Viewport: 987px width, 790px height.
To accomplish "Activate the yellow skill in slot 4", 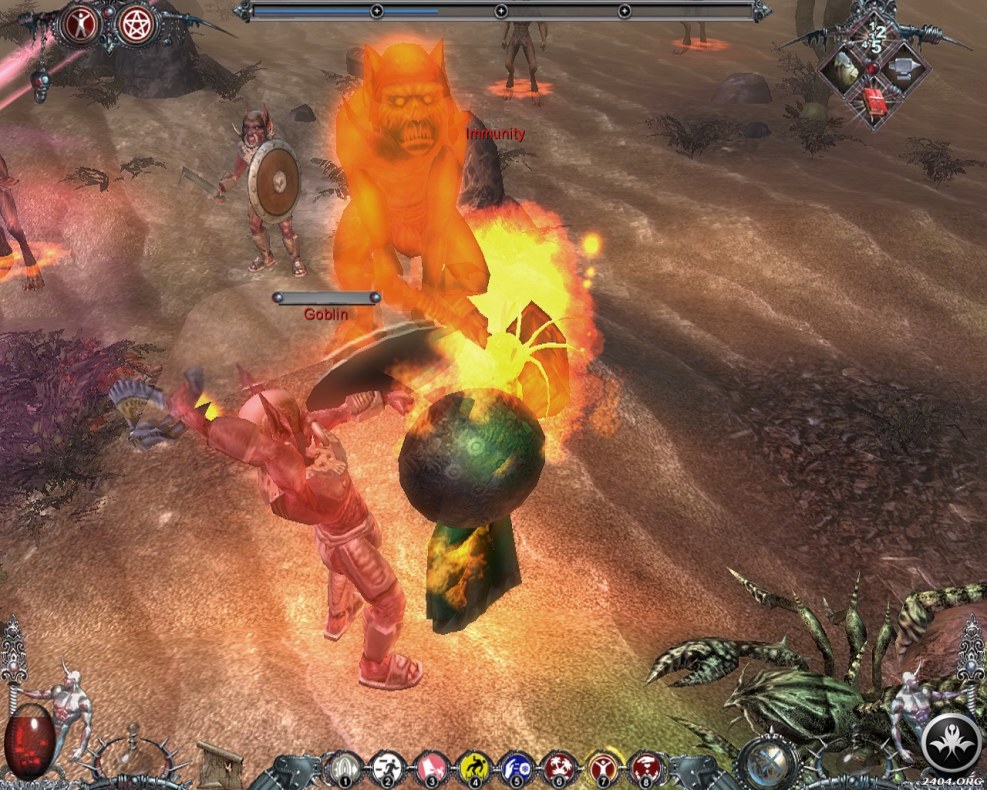I will [475, 768].
